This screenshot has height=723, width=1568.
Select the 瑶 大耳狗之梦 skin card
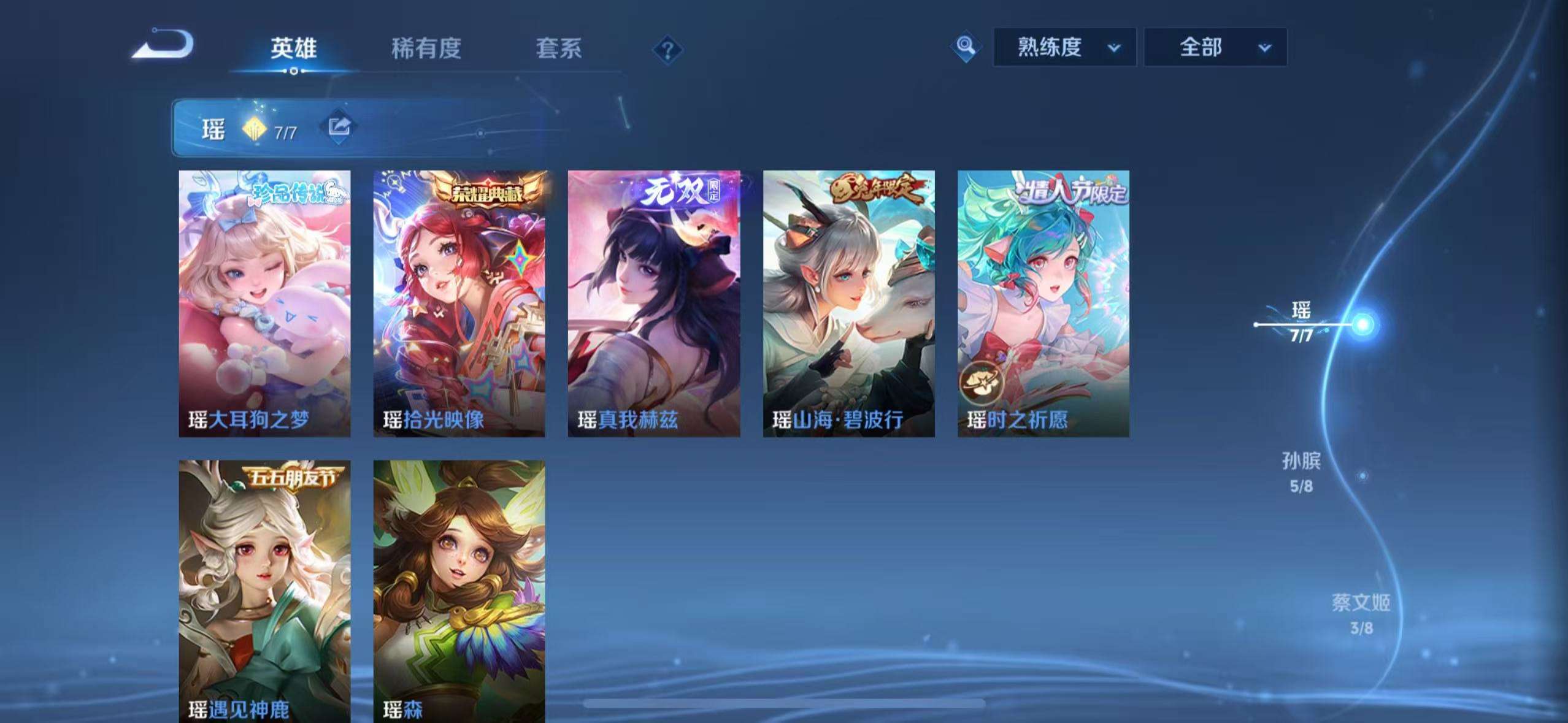tap(264, 304)
